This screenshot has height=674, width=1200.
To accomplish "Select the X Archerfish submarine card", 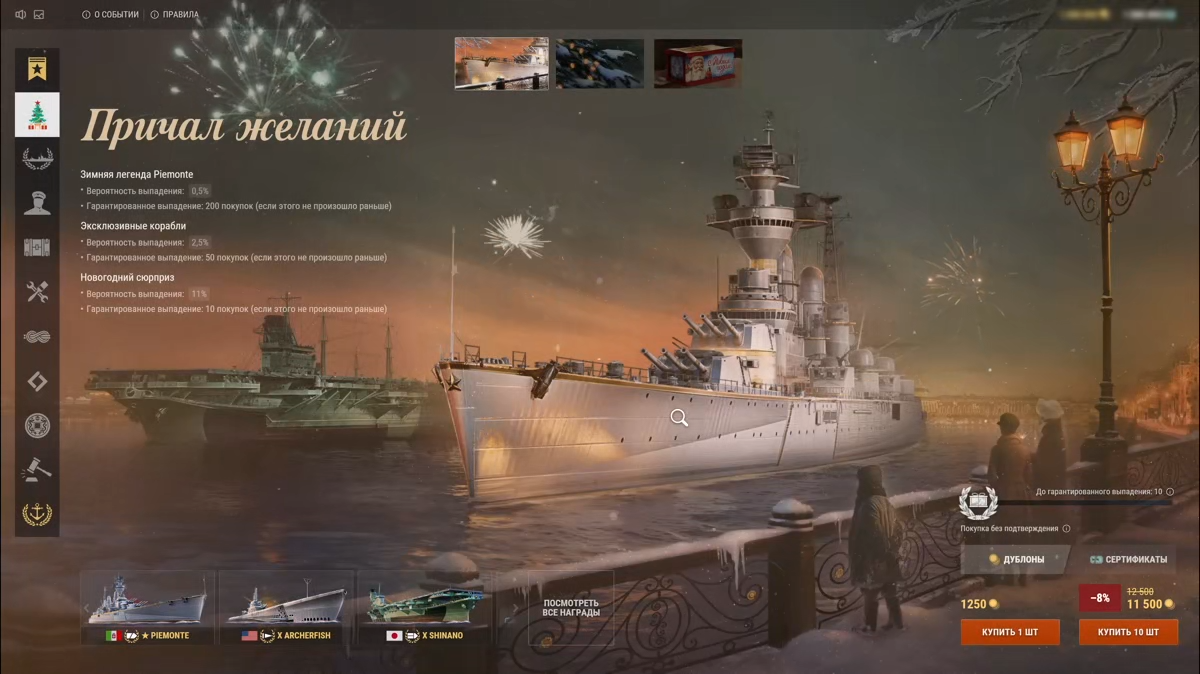I will [x=286, y=607].
